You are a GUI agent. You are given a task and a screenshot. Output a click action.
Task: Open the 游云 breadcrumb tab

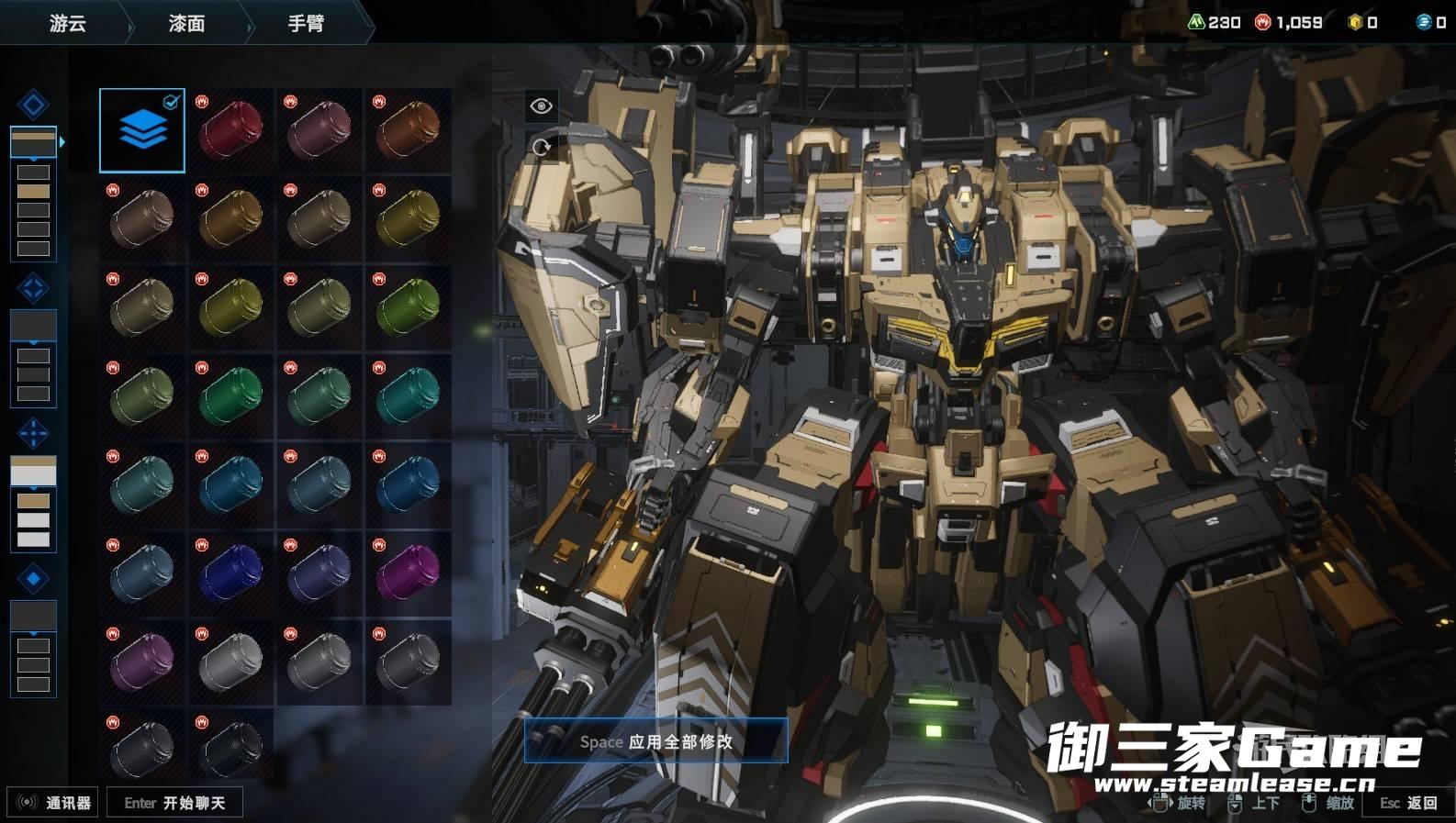pos(67,23)
